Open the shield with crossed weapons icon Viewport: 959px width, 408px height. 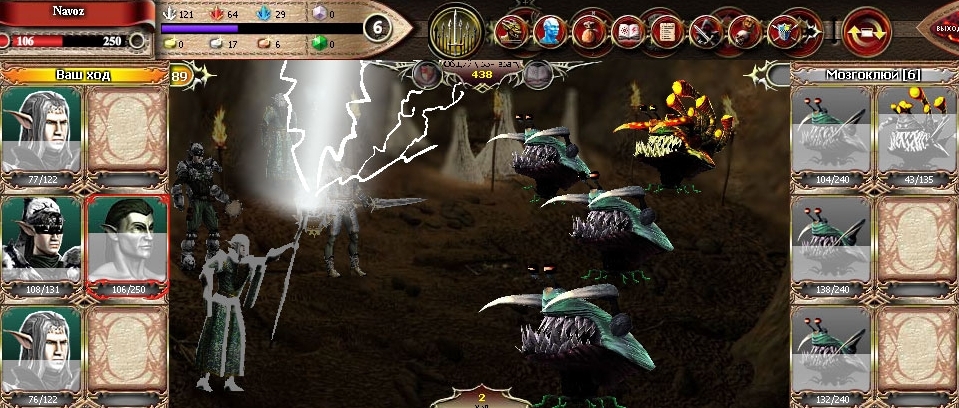click(x=782, y=31)
